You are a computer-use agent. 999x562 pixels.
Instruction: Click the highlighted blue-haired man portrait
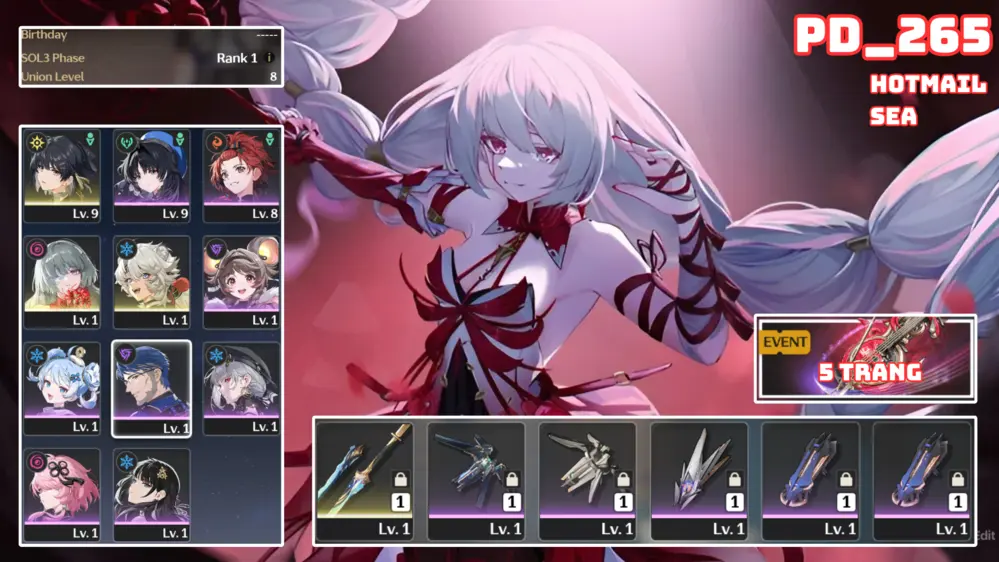point(151,389)
